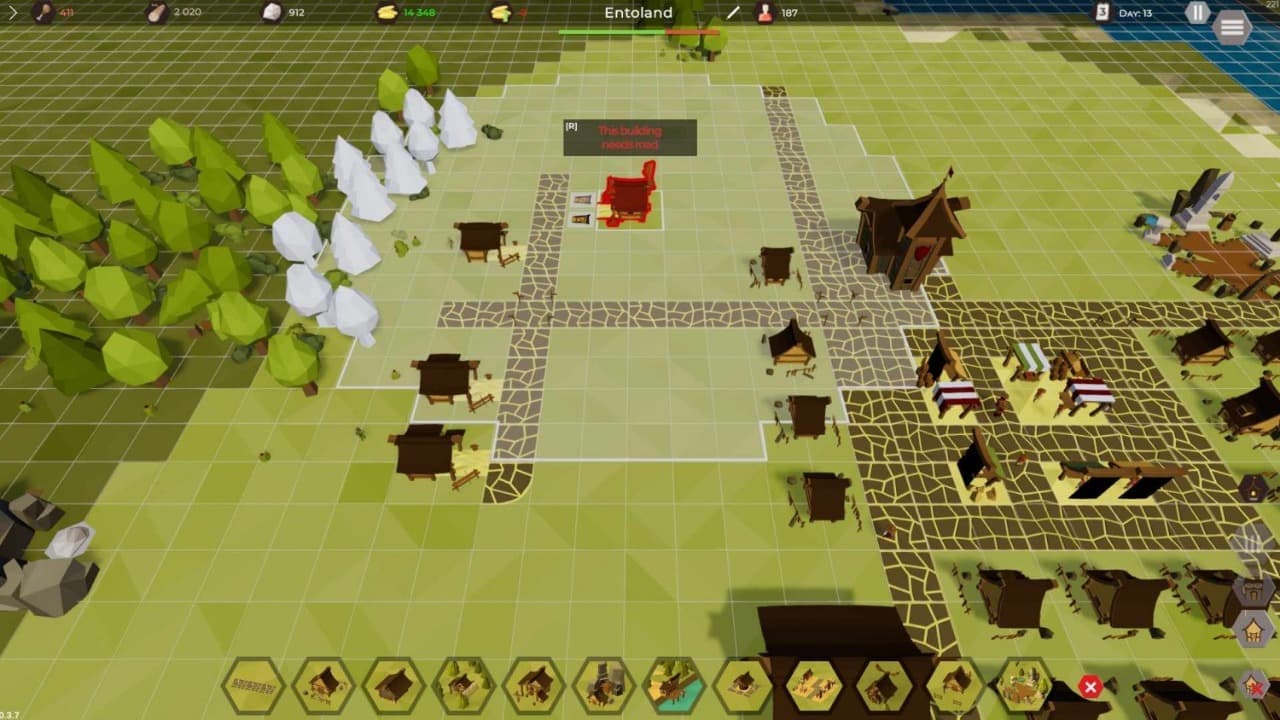Choose the fenced garden building icon

(x=1025, y=685)
